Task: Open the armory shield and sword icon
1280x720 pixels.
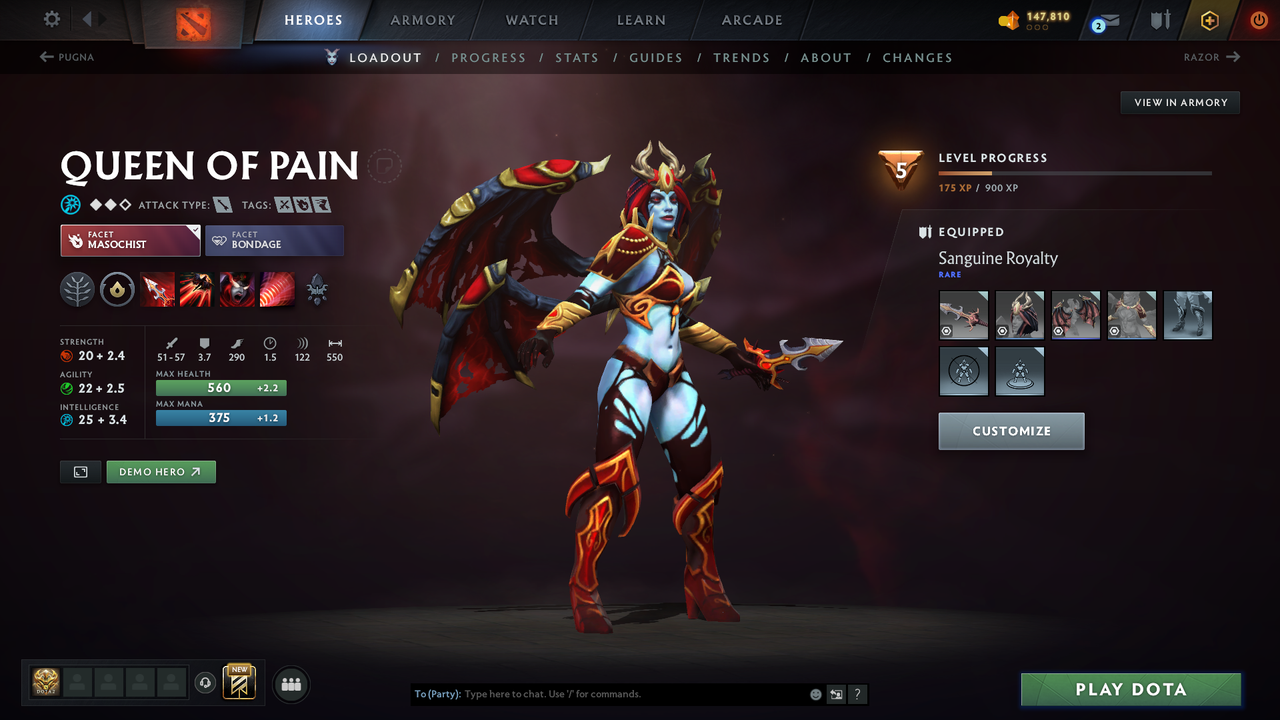Action: tap(1158, 20)
